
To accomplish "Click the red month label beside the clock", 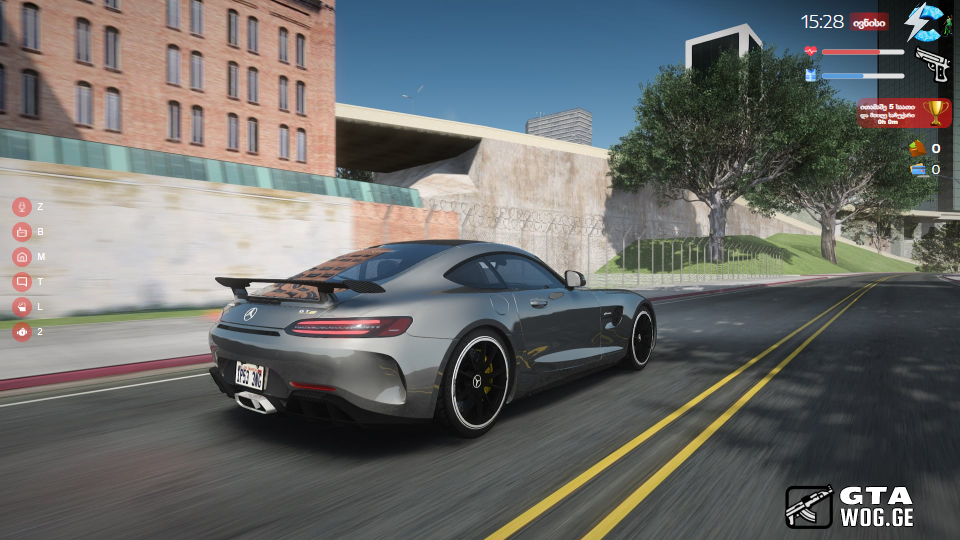I will [869, 21].
